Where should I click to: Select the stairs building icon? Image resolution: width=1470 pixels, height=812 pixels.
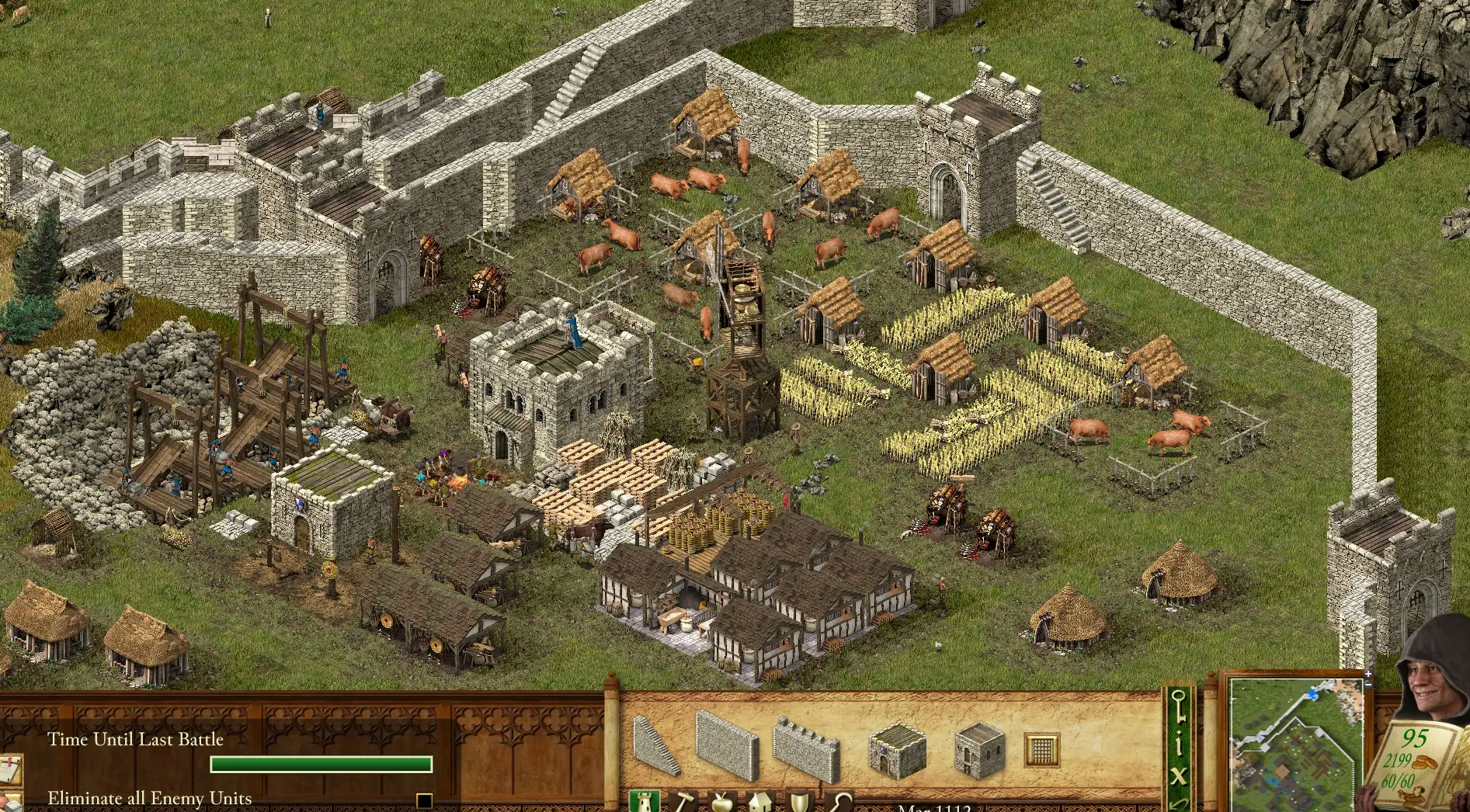[x=657, y=743]
